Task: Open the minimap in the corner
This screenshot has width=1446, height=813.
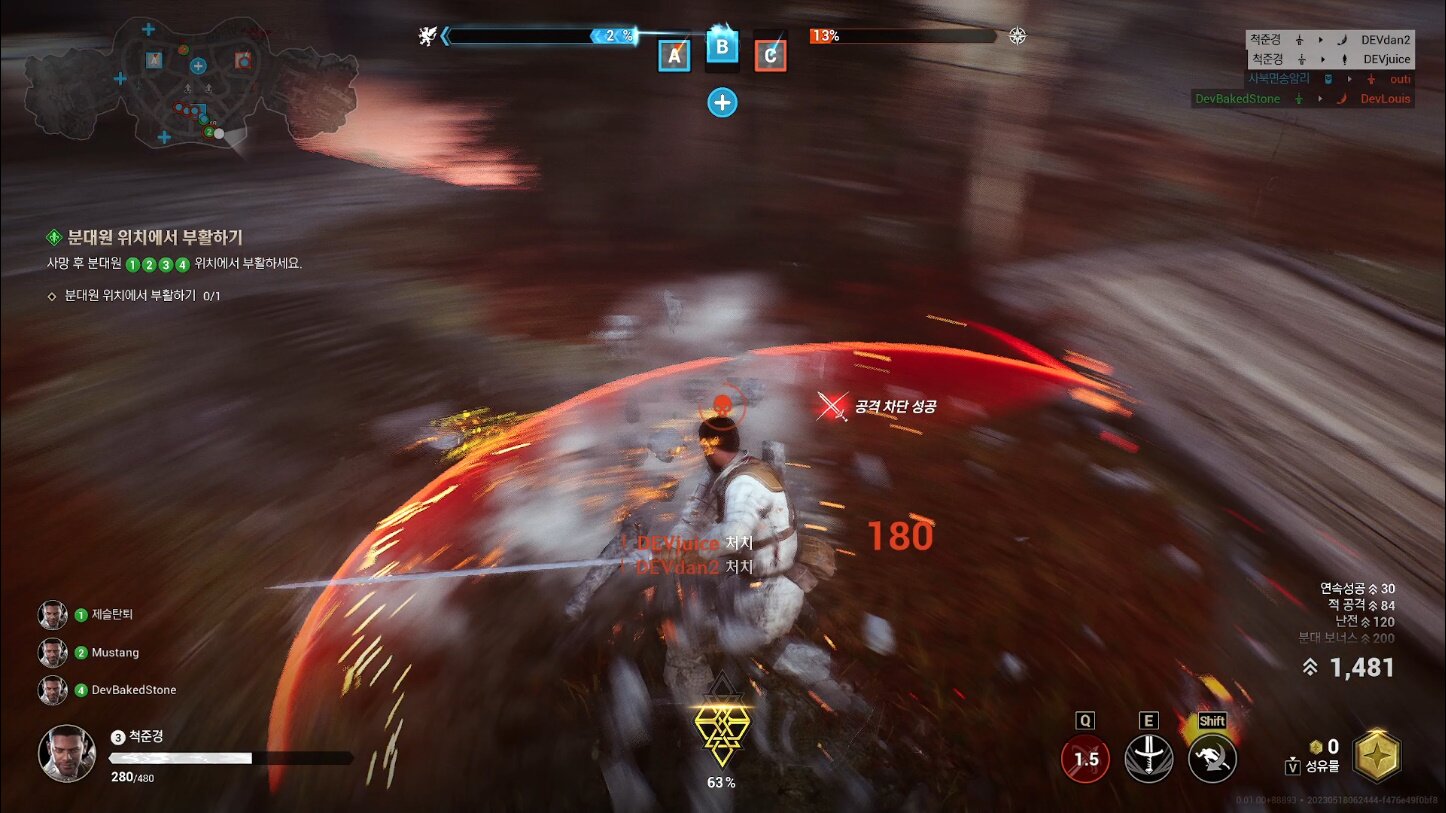Action: pyautogui.click(x=190, y=84)
